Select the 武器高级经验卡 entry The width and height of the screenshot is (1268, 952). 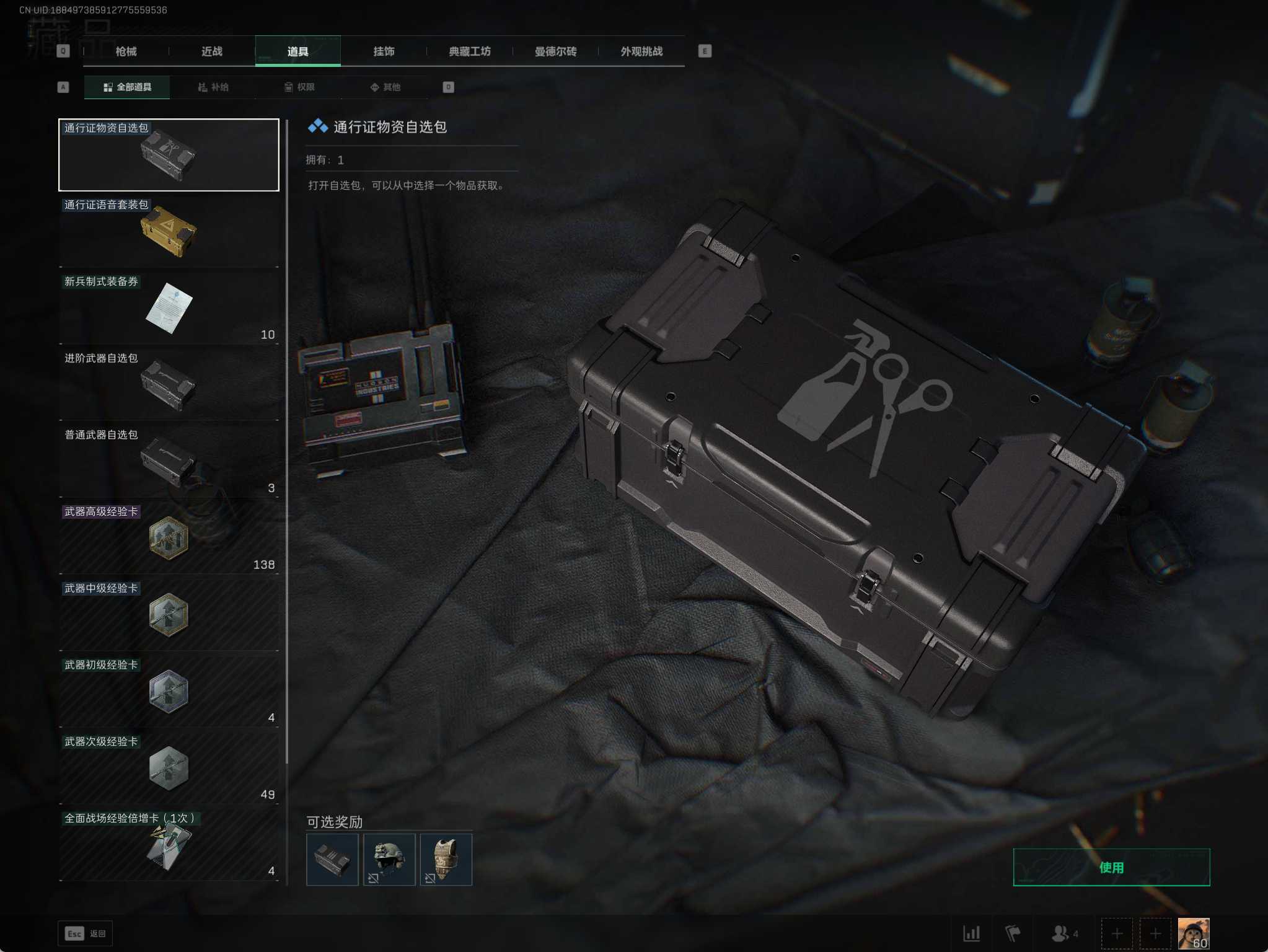tap(169, 538)
